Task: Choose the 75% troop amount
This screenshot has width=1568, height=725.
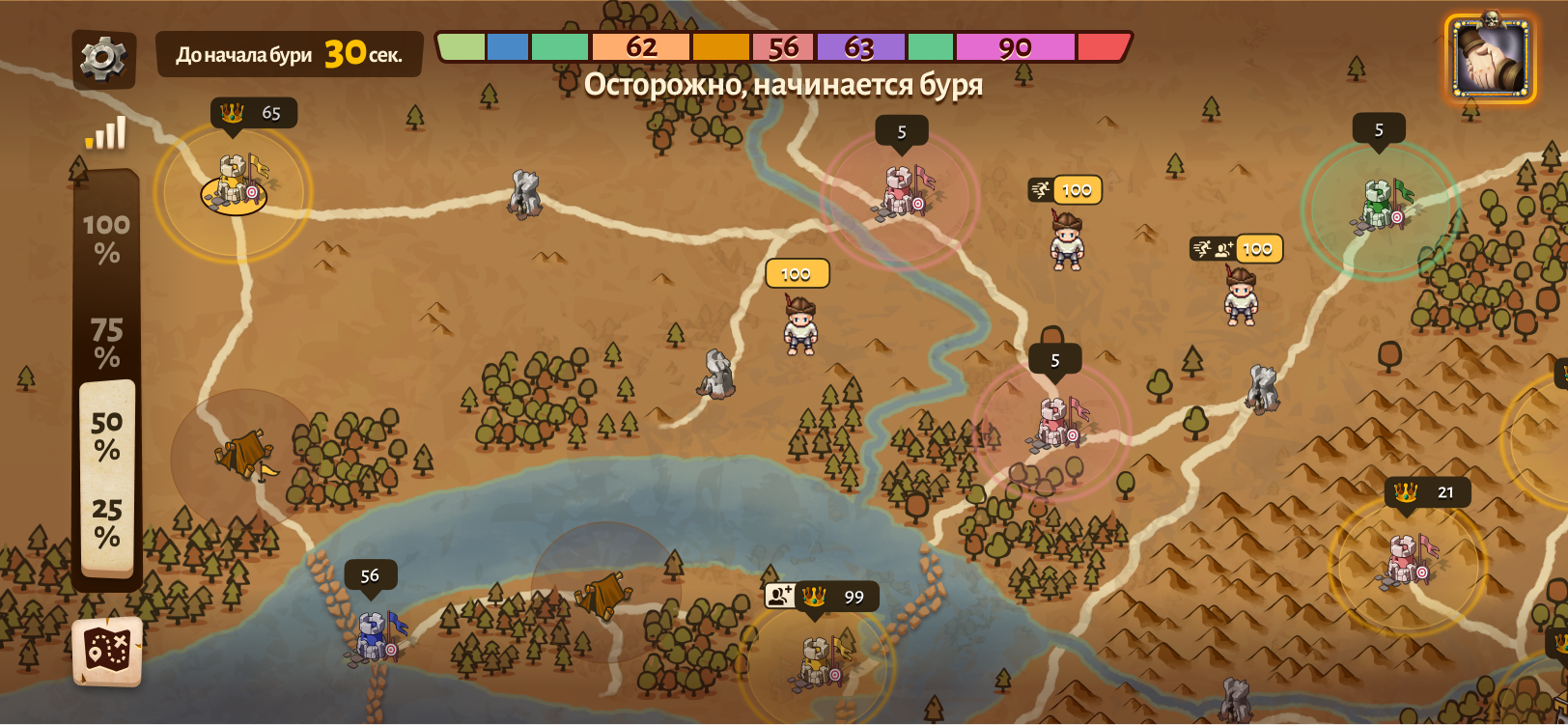Action: click(106, 344)
